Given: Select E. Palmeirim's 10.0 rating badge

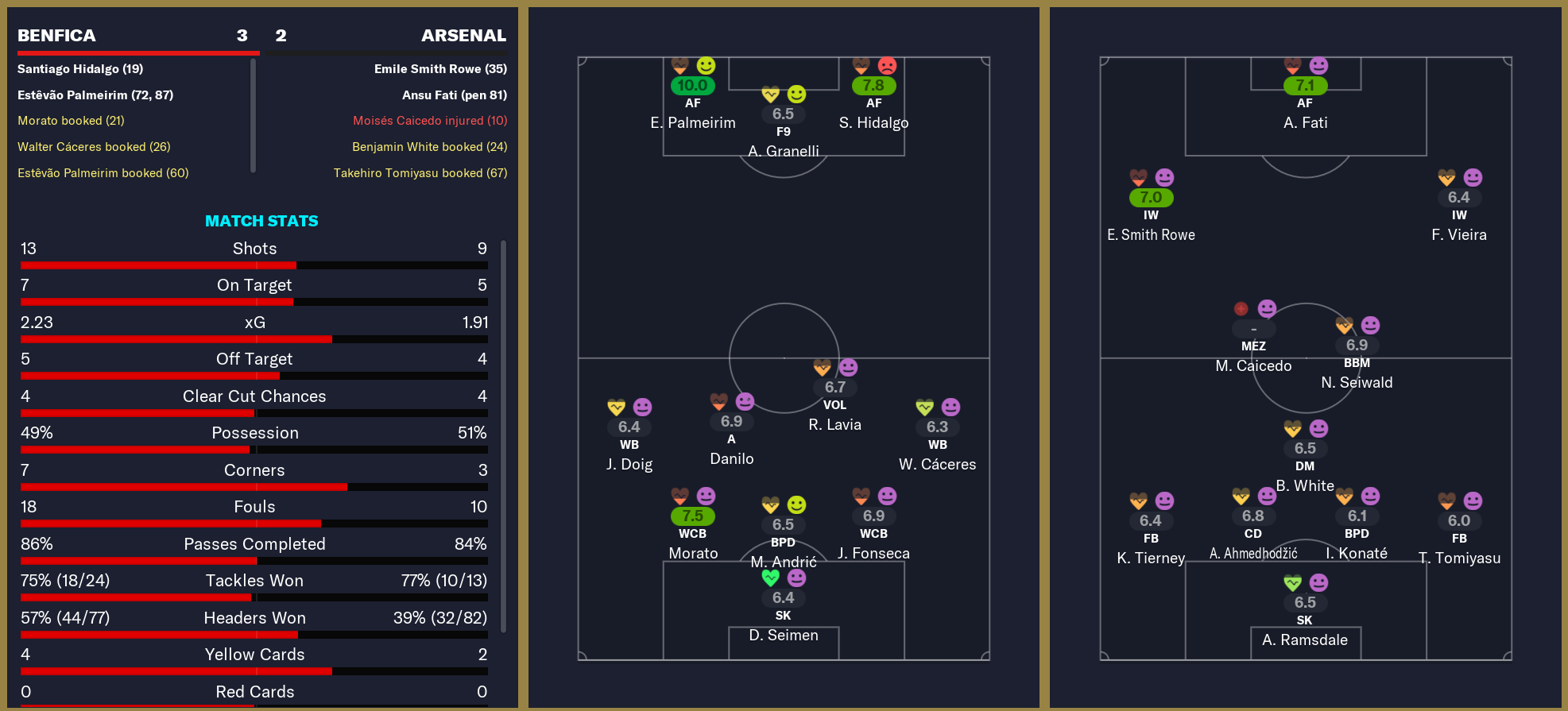Looking at the screenshot, I should coord(693,85).
